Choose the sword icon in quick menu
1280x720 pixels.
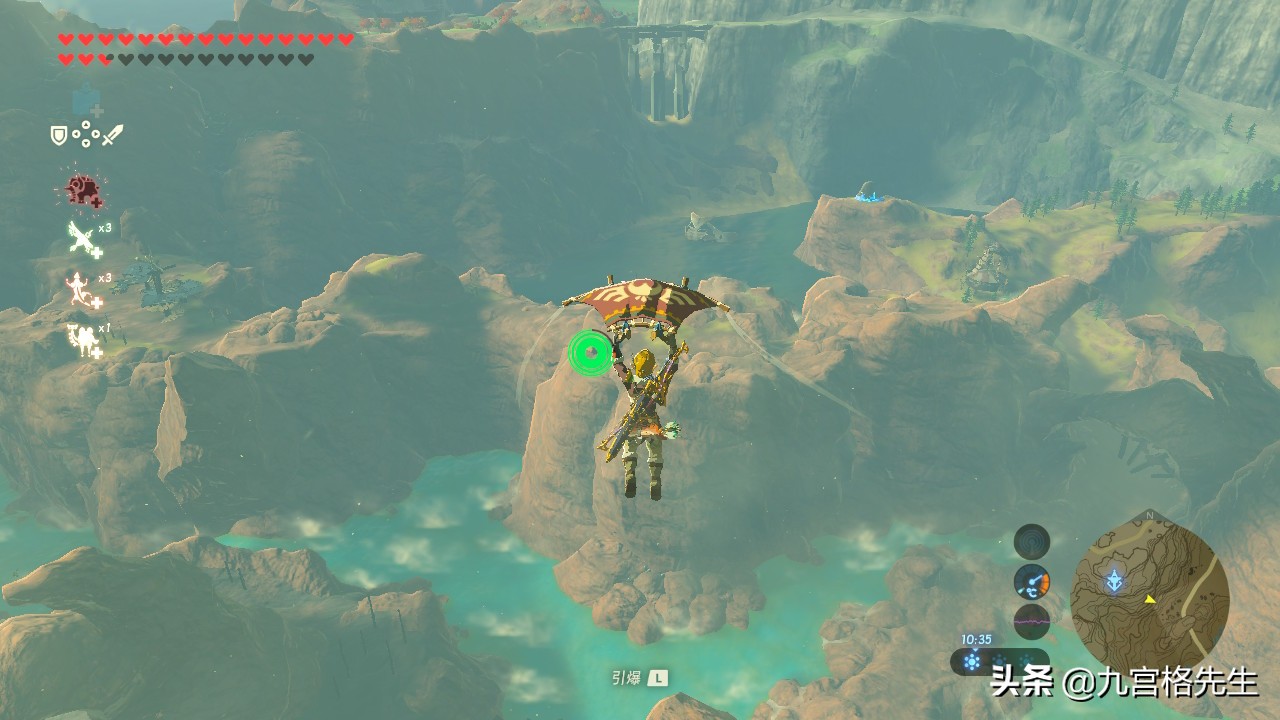[x=112, y=134]
